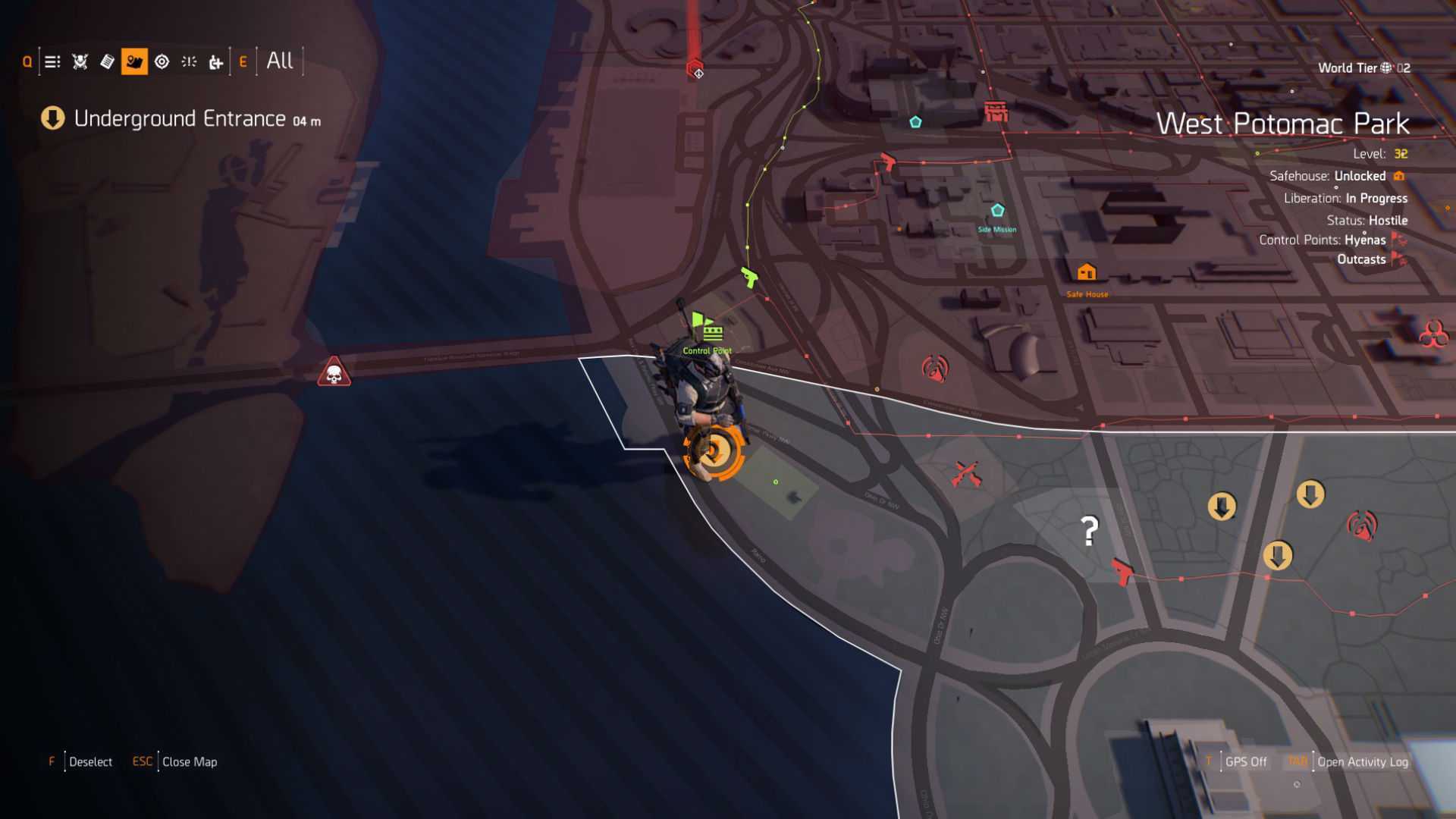Click the red biohazard marker
The height and width of the screenshot is (819, 1456).
pyautogui.click(x=1432, y=334)
